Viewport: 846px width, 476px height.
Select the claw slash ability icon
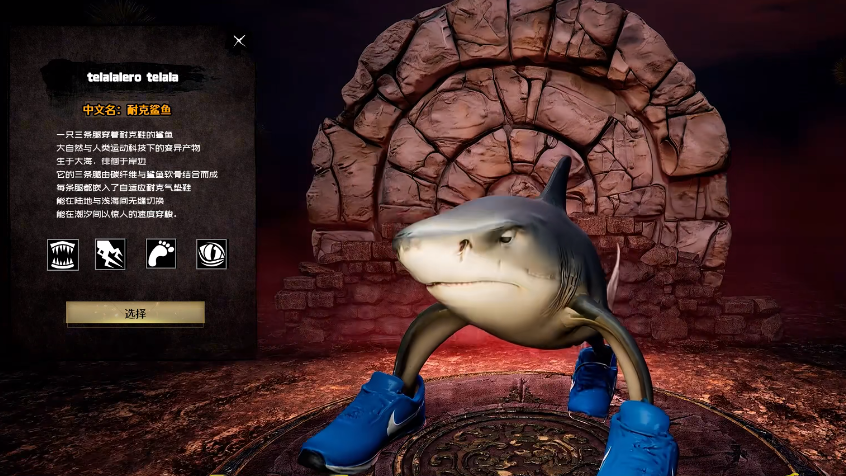(110, 254)
